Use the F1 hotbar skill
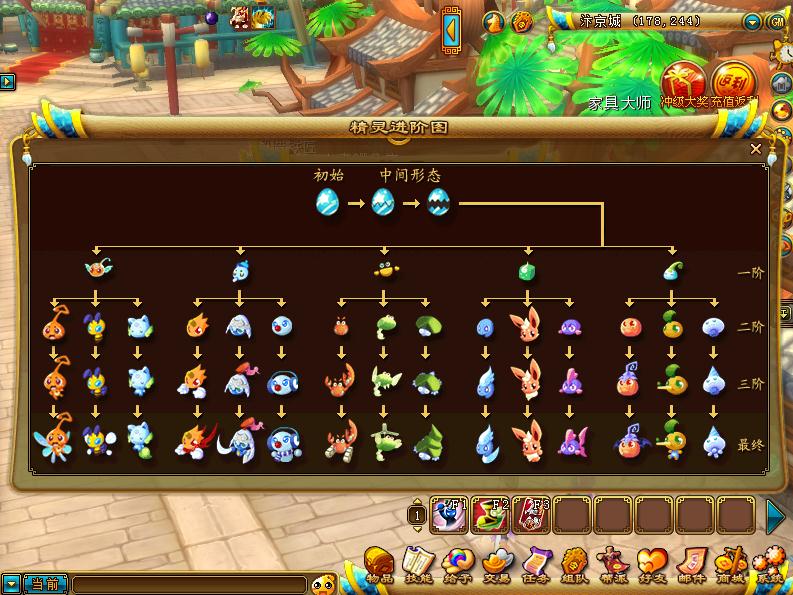 [450, 515]
